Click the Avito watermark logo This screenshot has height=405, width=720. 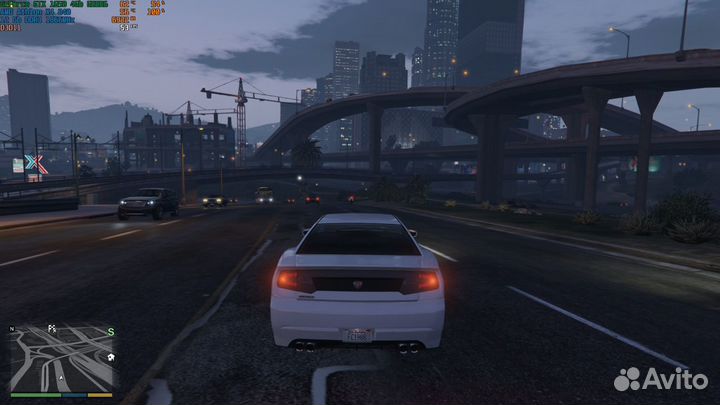[x=661, y=379]
